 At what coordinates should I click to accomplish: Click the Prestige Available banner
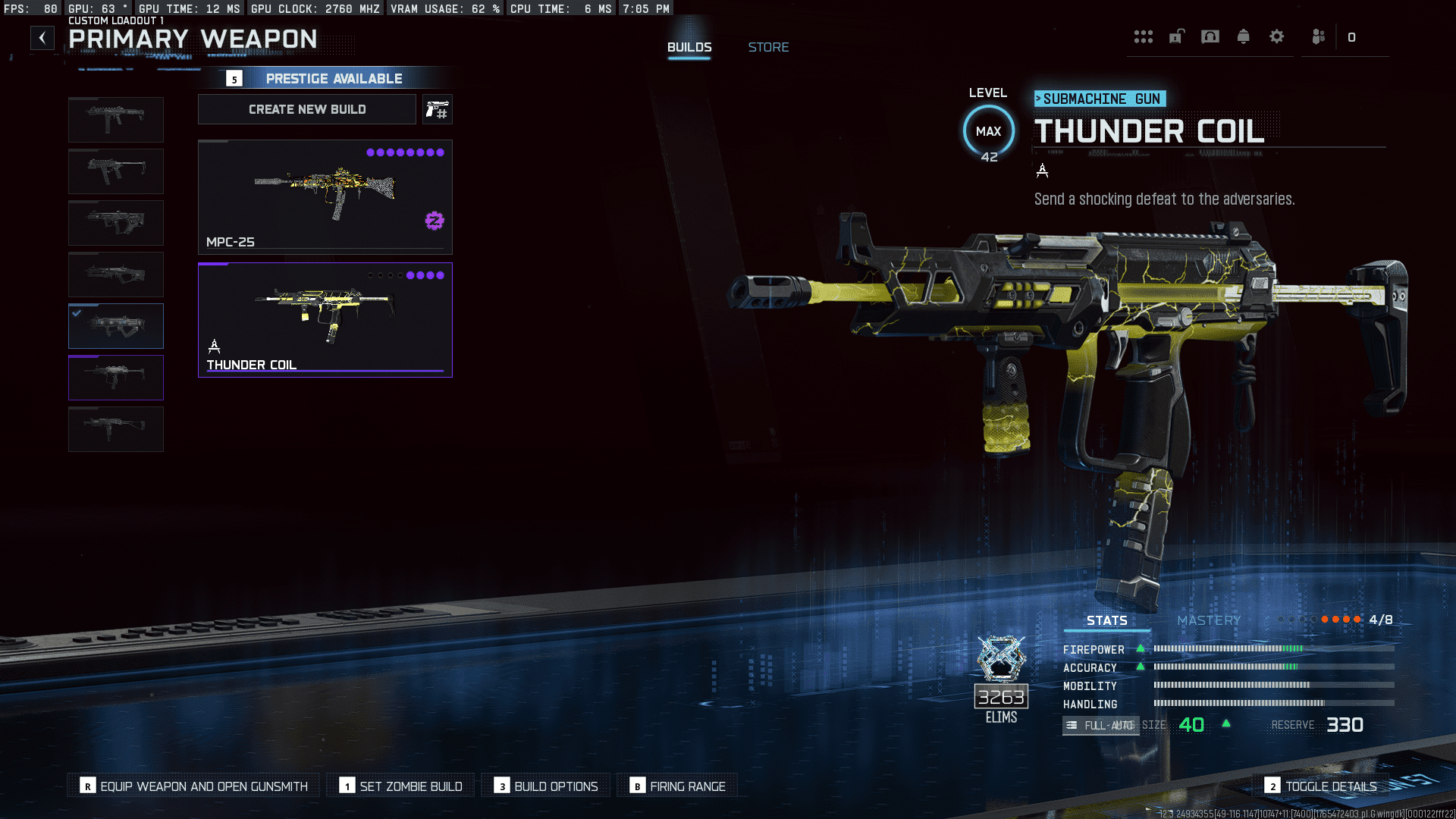pos(334,79)
